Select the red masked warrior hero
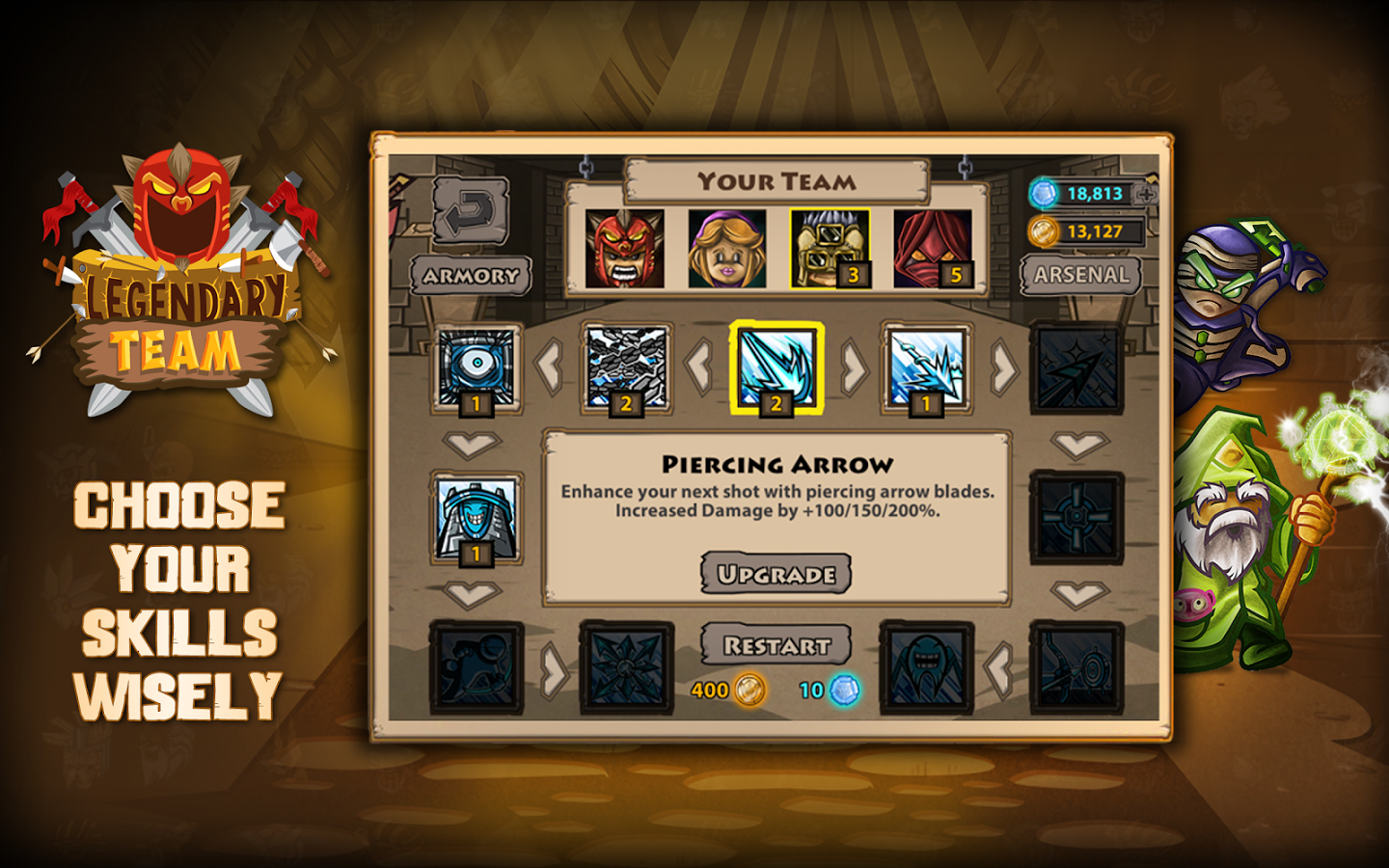This screenshot has height=868, width=1389. (x=625, y=249)
